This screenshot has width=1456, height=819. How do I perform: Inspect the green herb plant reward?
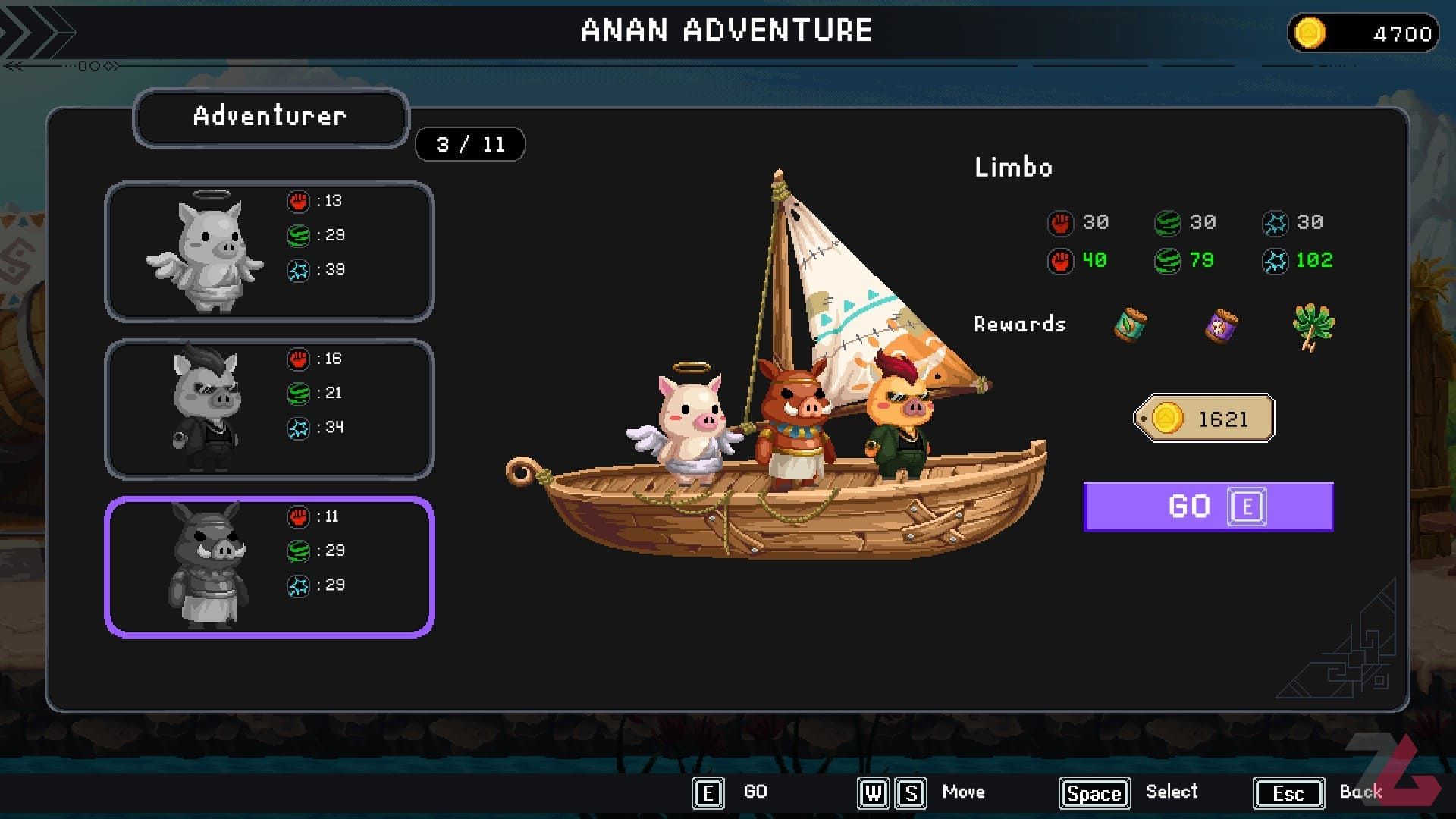click(1313, 326)
